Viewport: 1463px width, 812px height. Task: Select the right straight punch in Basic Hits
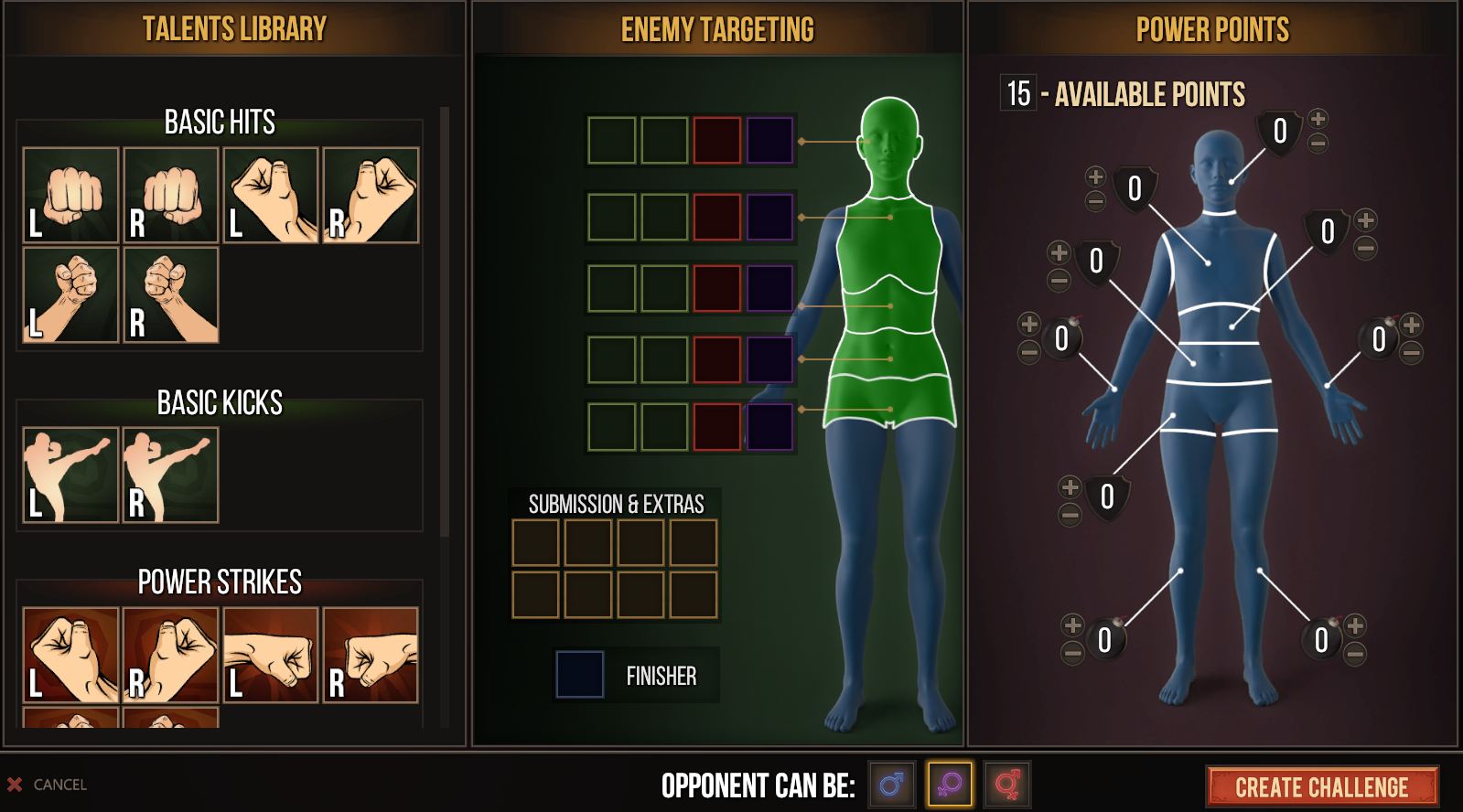[x=170, y=193]
